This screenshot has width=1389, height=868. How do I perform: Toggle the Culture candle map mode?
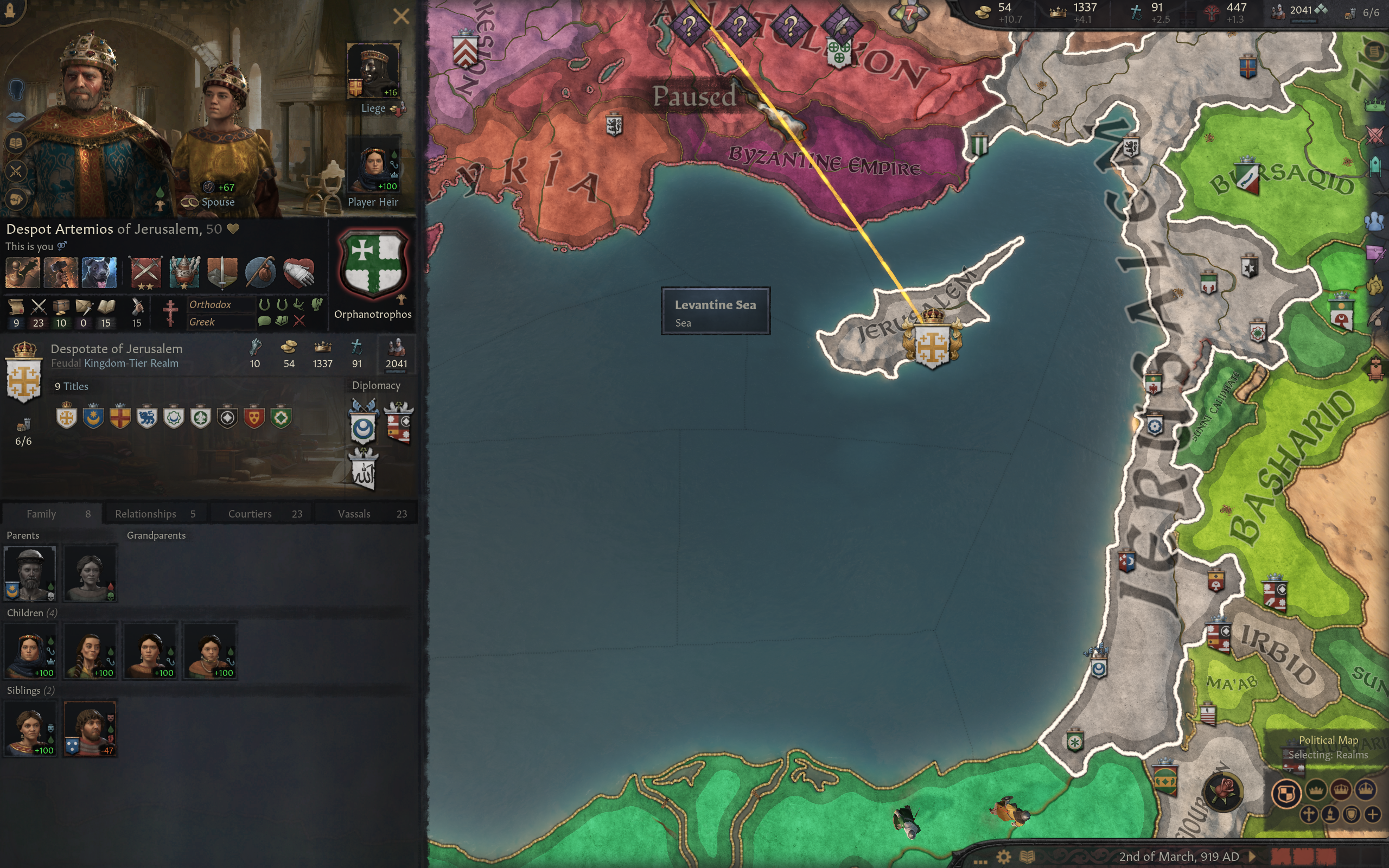pos(1331,815)
